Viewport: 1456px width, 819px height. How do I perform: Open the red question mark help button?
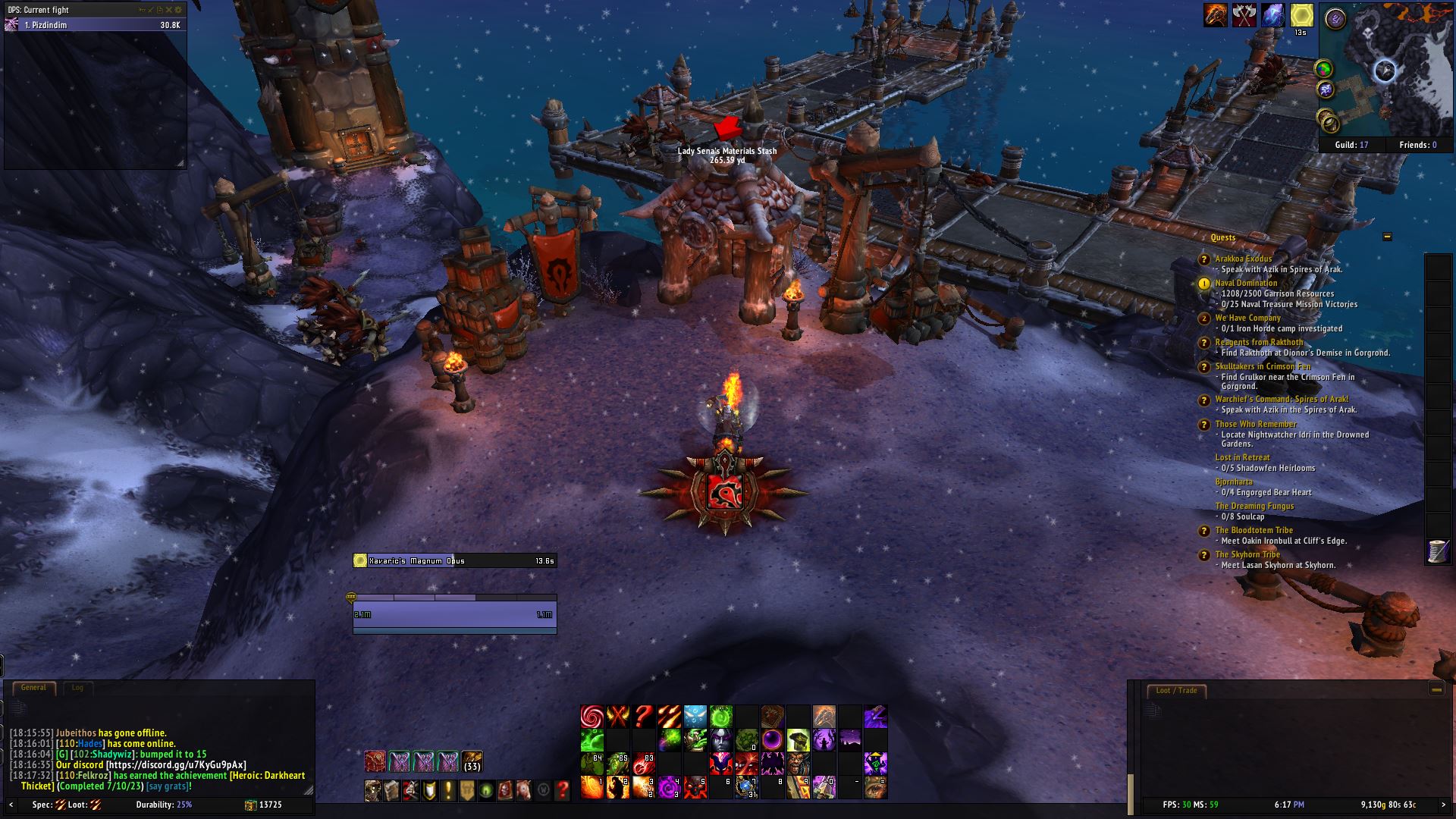point(562,791)
